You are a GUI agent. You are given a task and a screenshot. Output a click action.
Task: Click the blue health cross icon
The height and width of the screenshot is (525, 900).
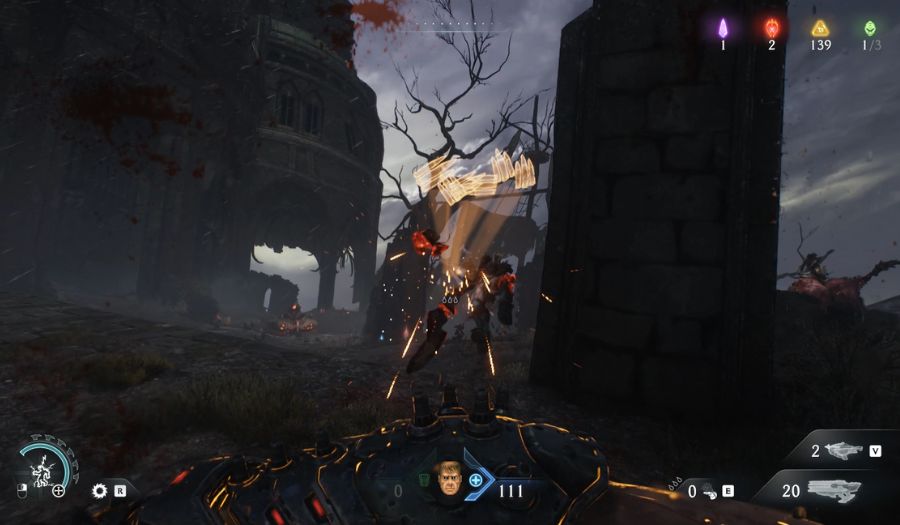476,480
